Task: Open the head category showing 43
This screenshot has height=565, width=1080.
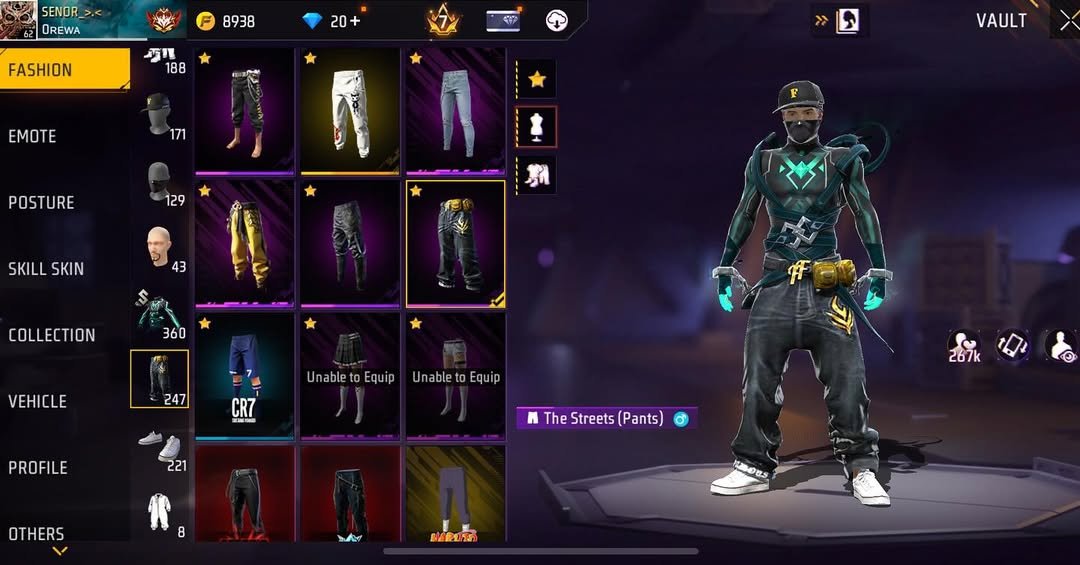Action: [x=160, y=248]
